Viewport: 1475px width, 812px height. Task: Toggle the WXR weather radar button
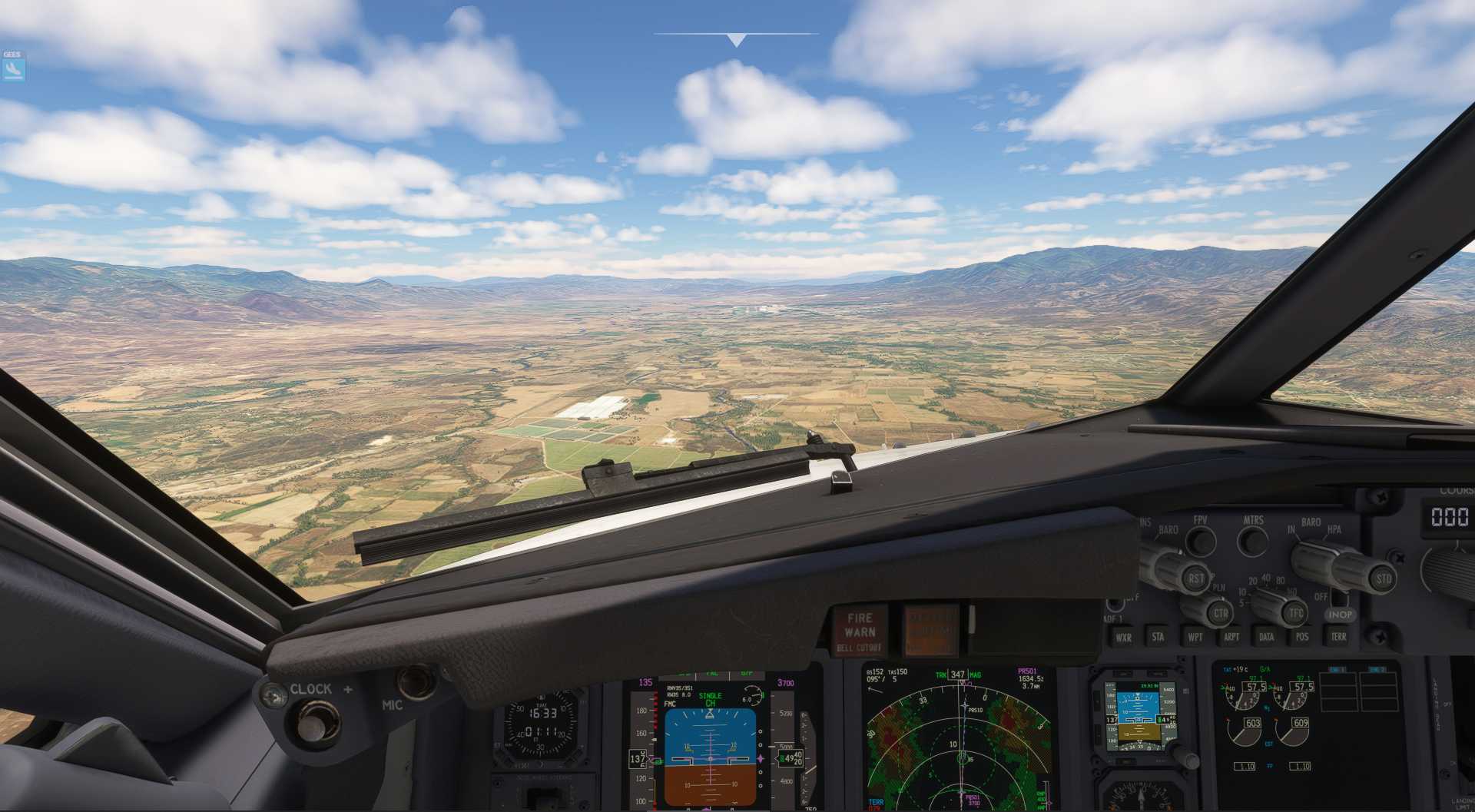[x=1123, y=637]
